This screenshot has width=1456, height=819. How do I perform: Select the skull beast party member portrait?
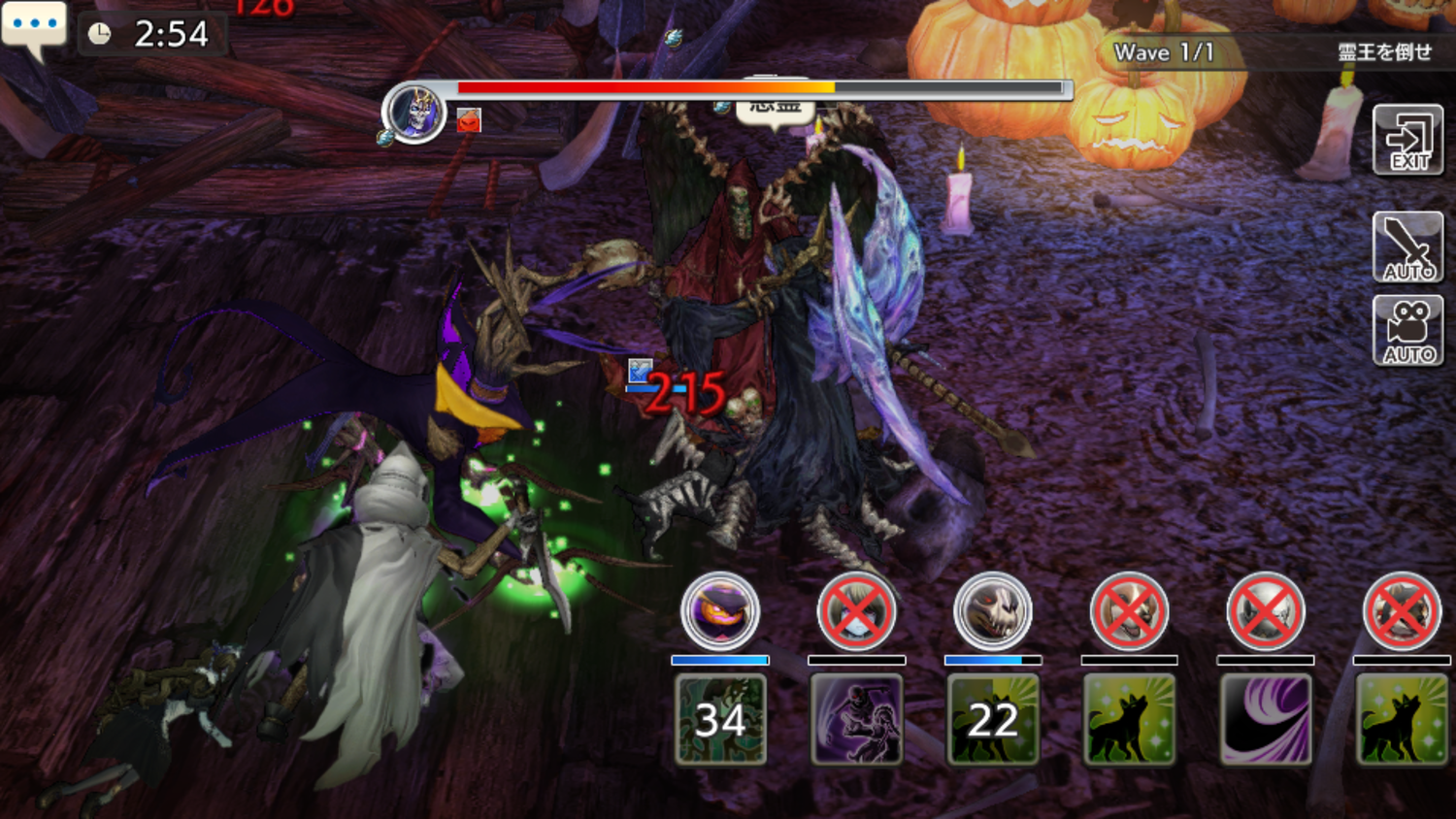(992, 611)
